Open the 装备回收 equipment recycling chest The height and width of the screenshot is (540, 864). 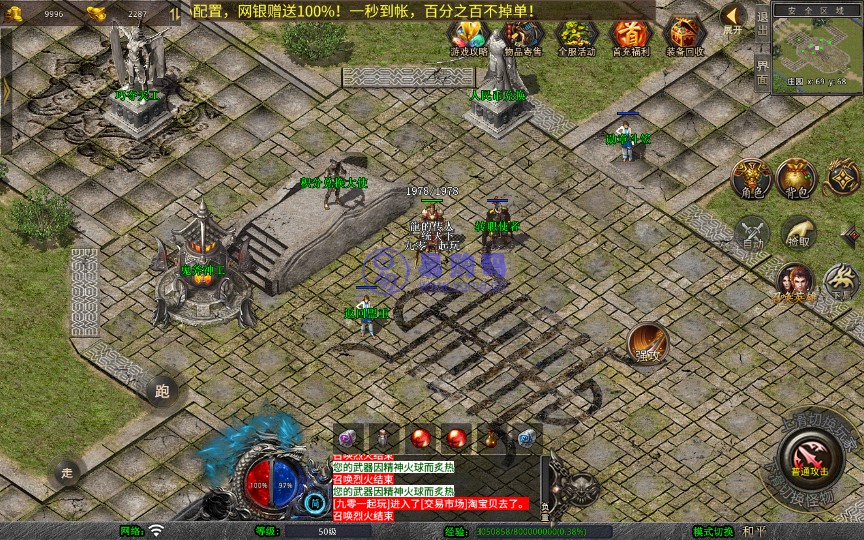[x=684, y=37]
